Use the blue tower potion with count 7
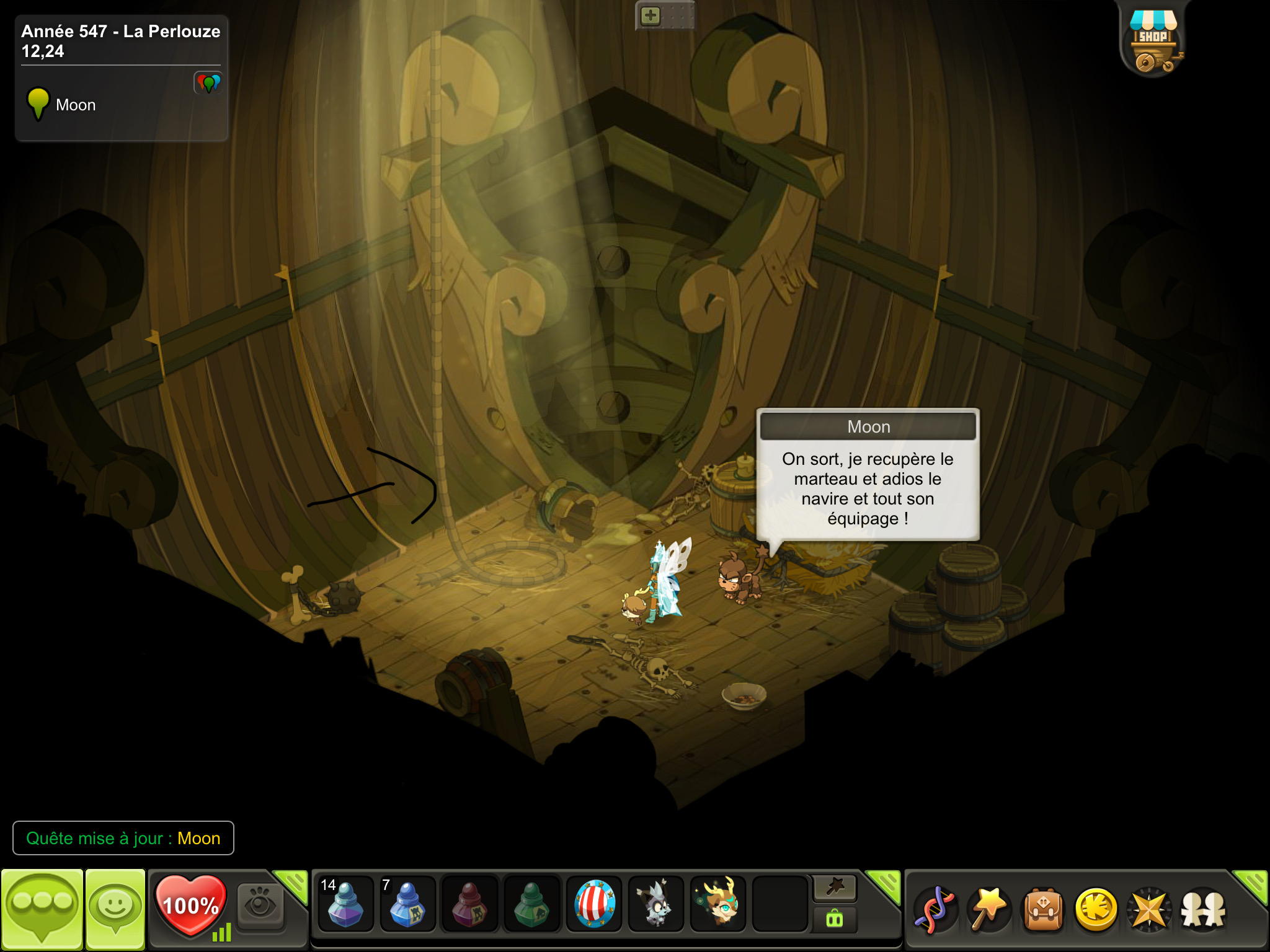1270x952 pixels. [x=407, y=904]
